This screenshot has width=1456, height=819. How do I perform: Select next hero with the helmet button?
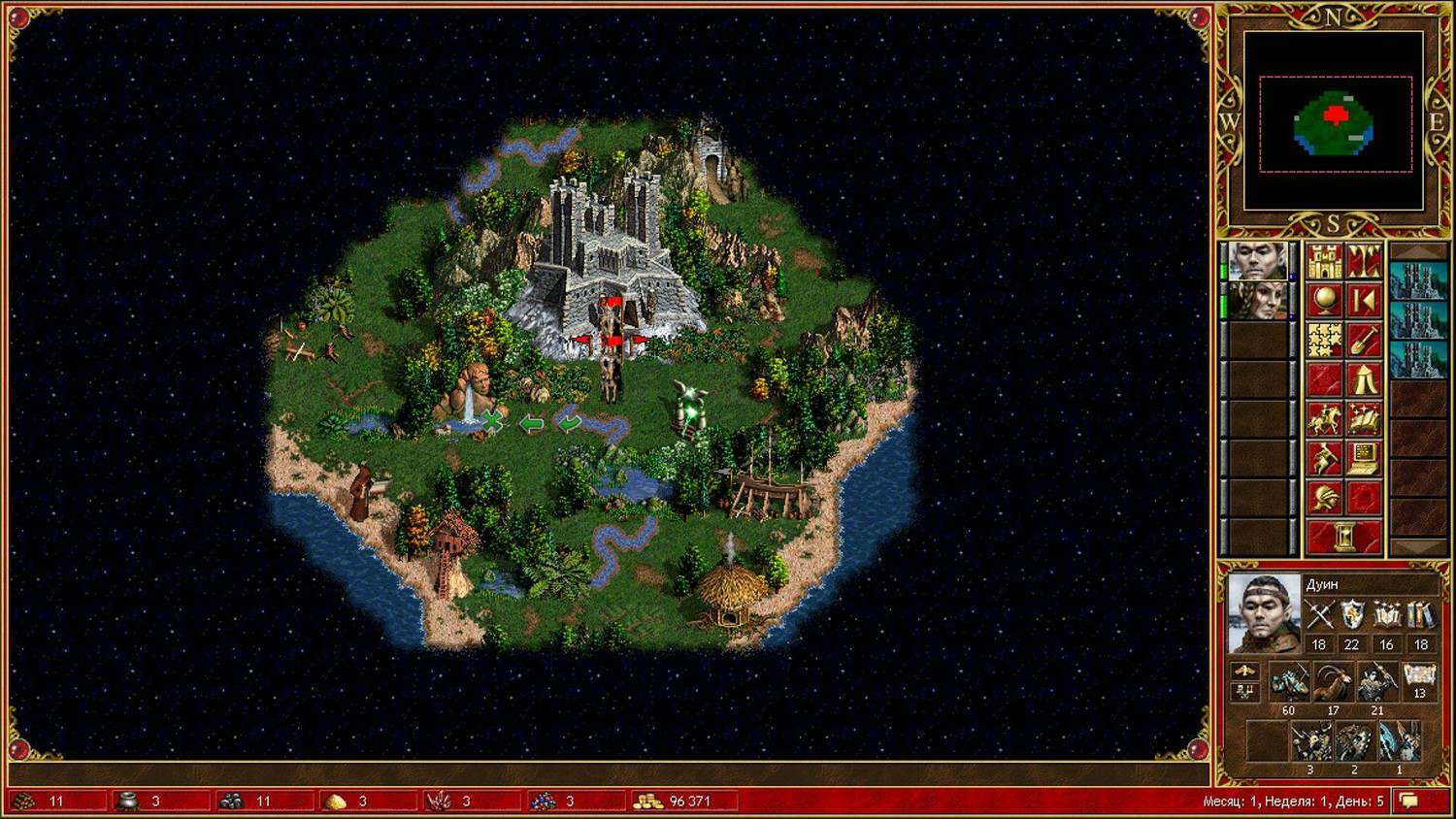(1324, 498)
